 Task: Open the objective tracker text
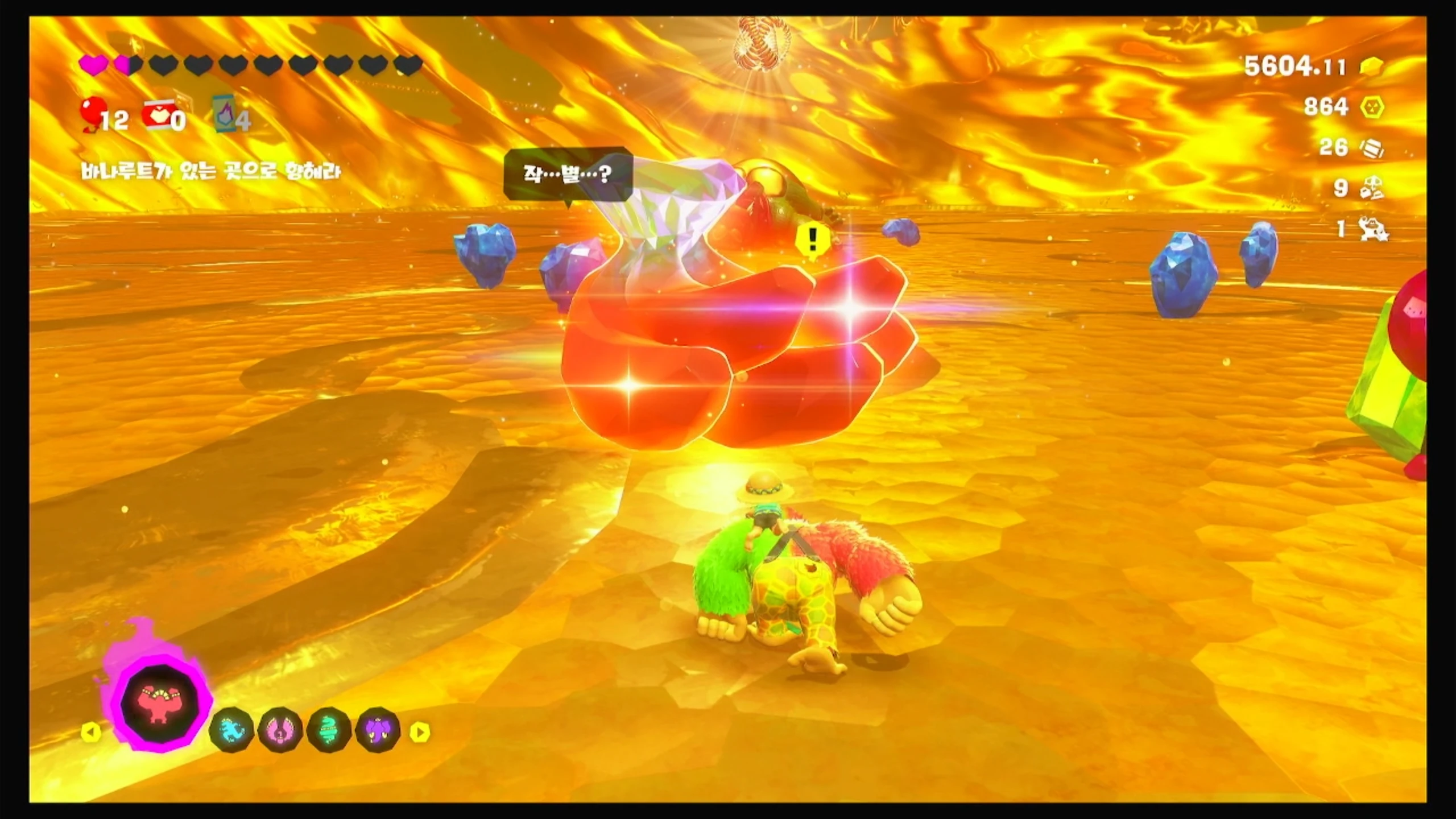point(210,171)
